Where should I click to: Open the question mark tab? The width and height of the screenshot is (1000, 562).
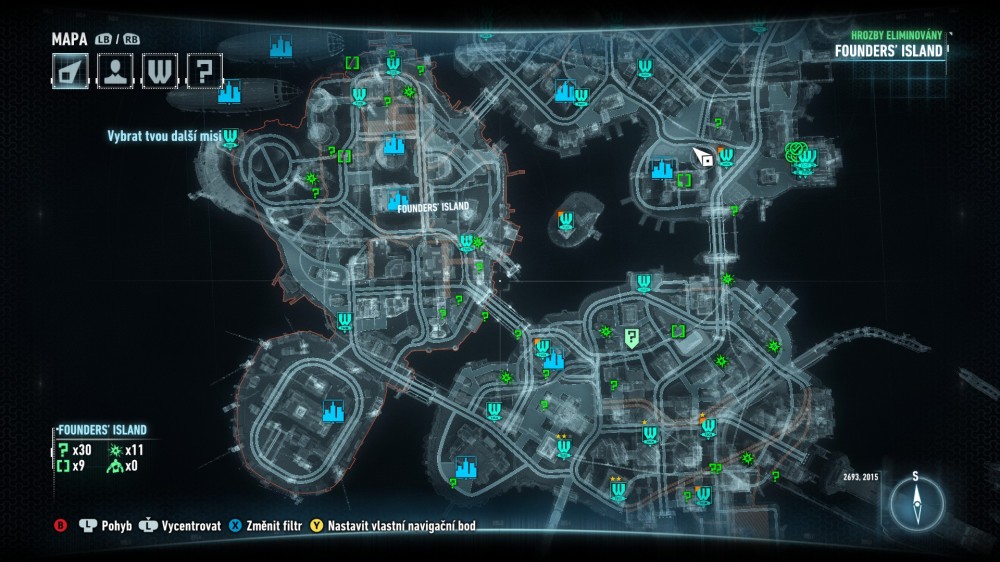[203, 71]
